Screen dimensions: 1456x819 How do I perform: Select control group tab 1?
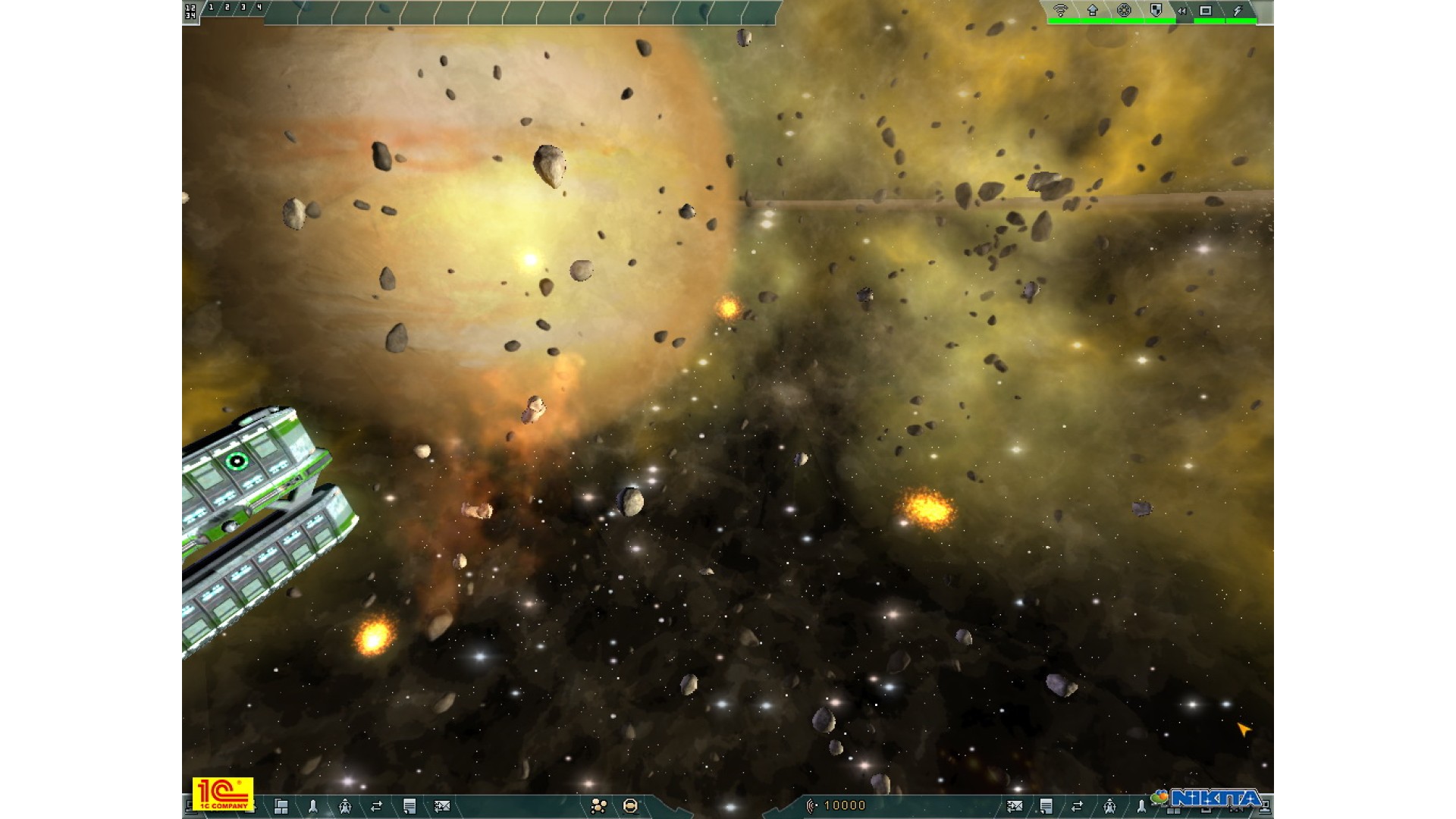211,8
